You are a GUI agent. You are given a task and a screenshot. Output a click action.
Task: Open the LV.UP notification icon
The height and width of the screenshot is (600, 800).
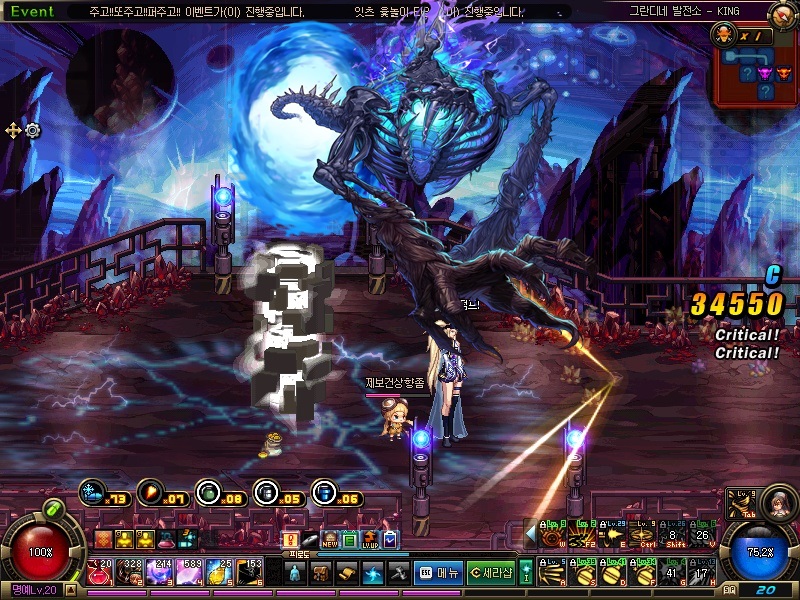click(x=370, y=540)
